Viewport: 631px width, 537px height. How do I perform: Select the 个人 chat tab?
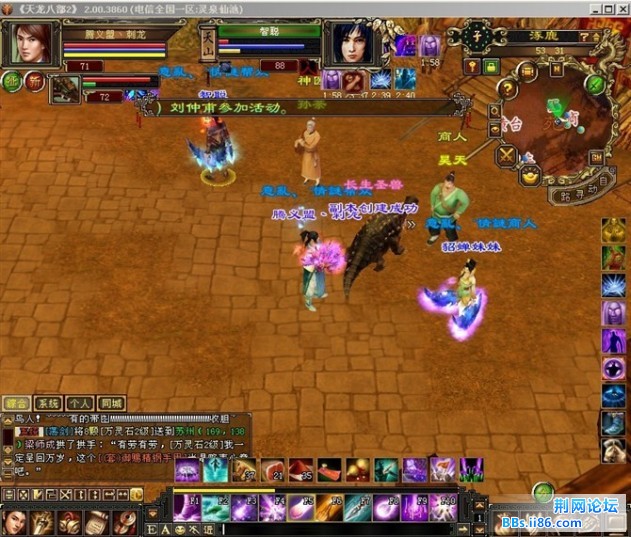coord(81,403)
